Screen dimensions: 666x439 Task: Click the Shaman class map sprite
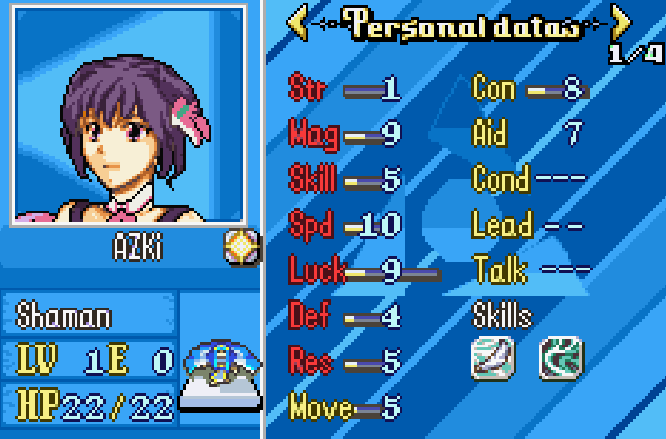pos(221,378)
